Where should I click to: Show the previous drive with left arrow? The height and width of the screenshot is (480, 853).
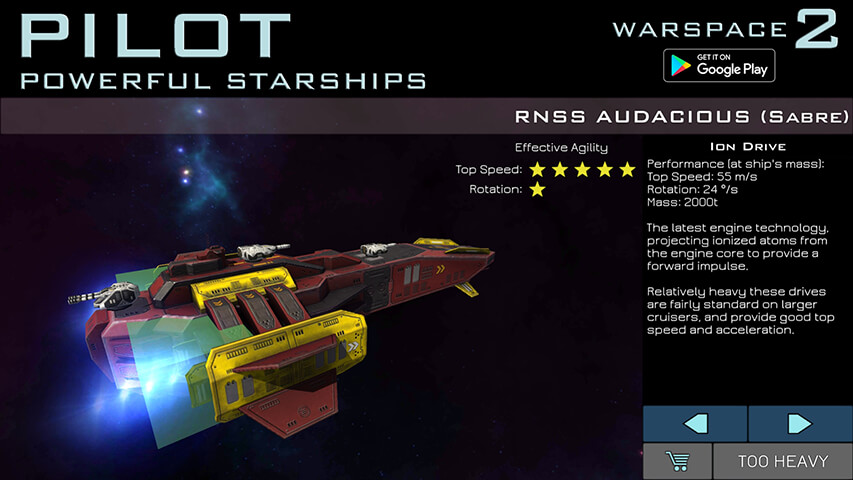point(694,423)
